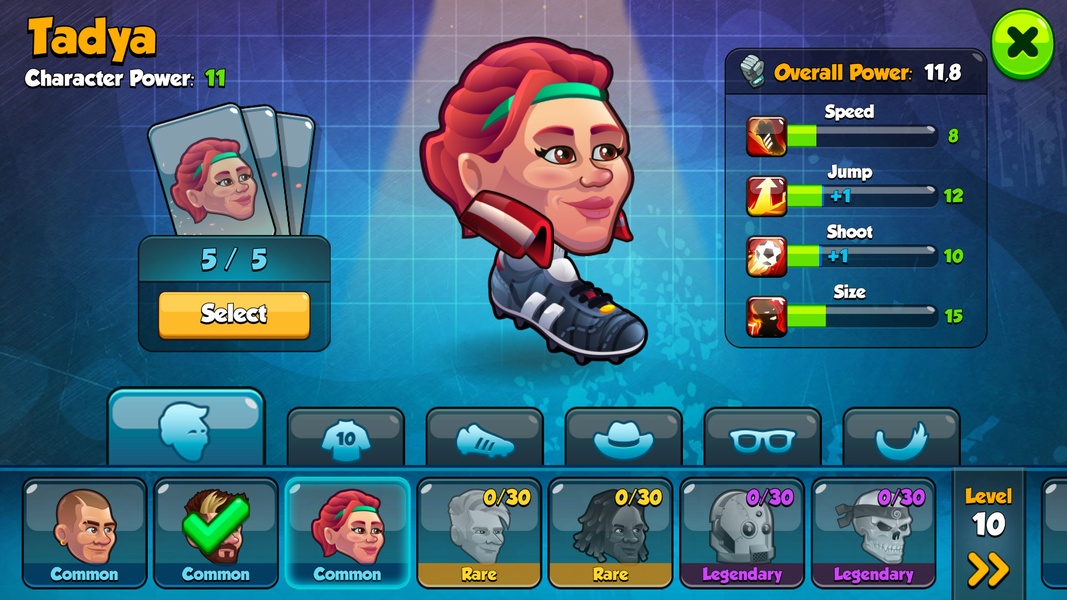Select the red-haired Tadya Common tile
The width and height of the screenshot is (1067, 600).
pos(347,532)
